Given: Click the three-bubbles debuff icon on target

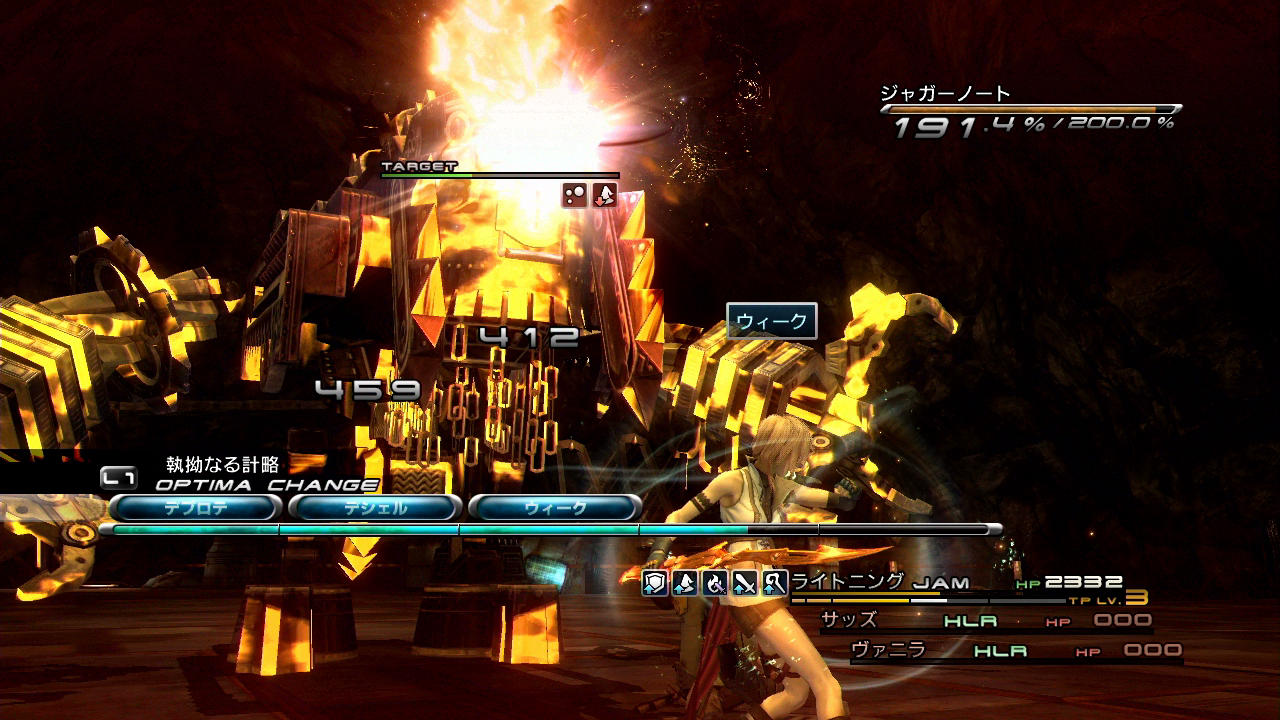Looking at the screenshot, I should [574, 195].
